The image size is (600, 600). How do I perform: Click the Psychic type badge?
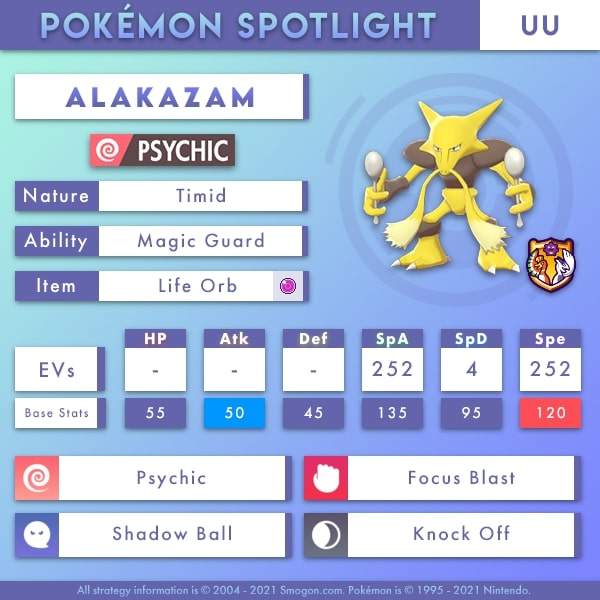coord(162,151)
